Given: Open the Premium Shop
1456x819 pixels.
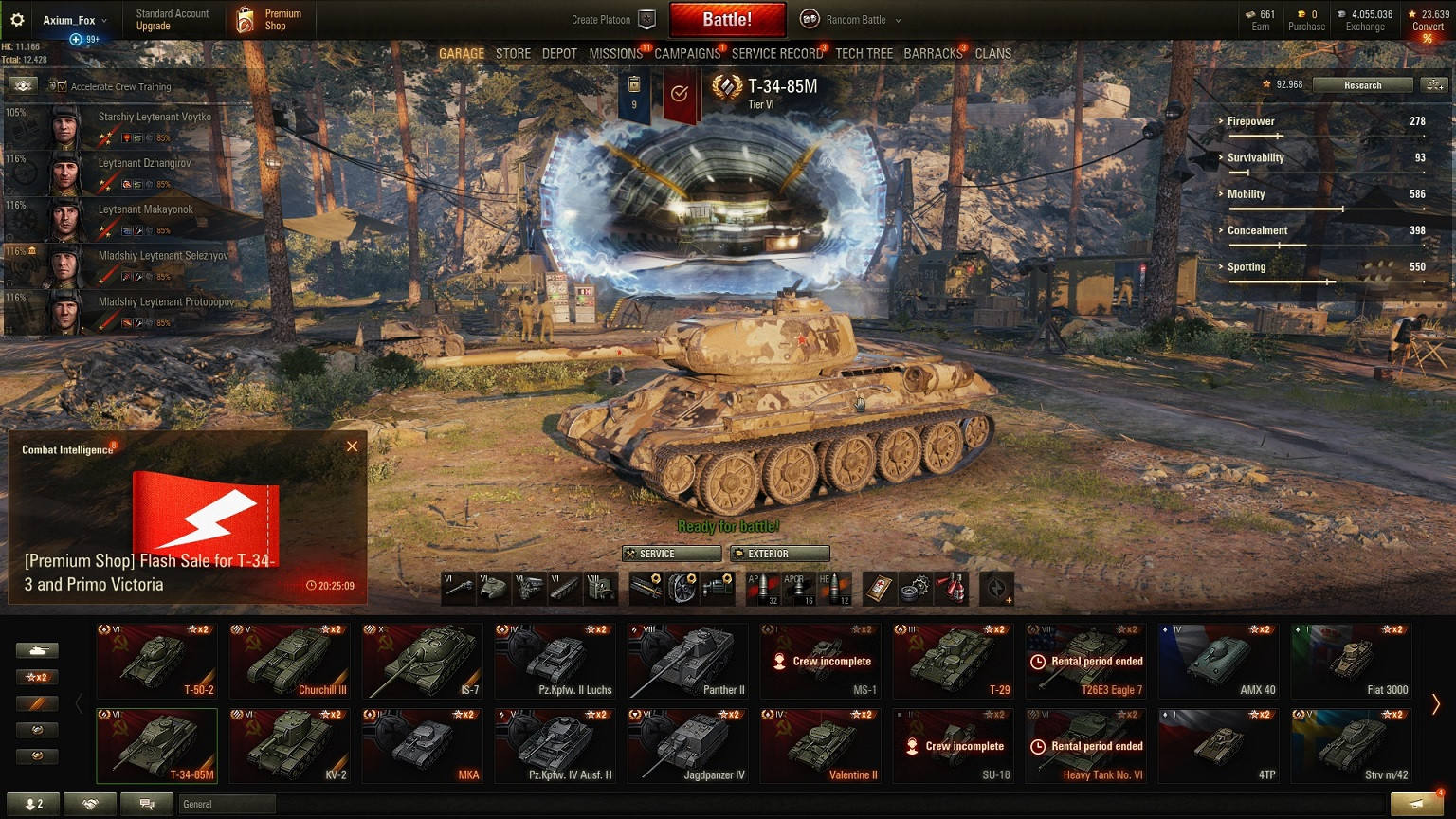Looking at the screenshot, I should (x=269, y=20).
